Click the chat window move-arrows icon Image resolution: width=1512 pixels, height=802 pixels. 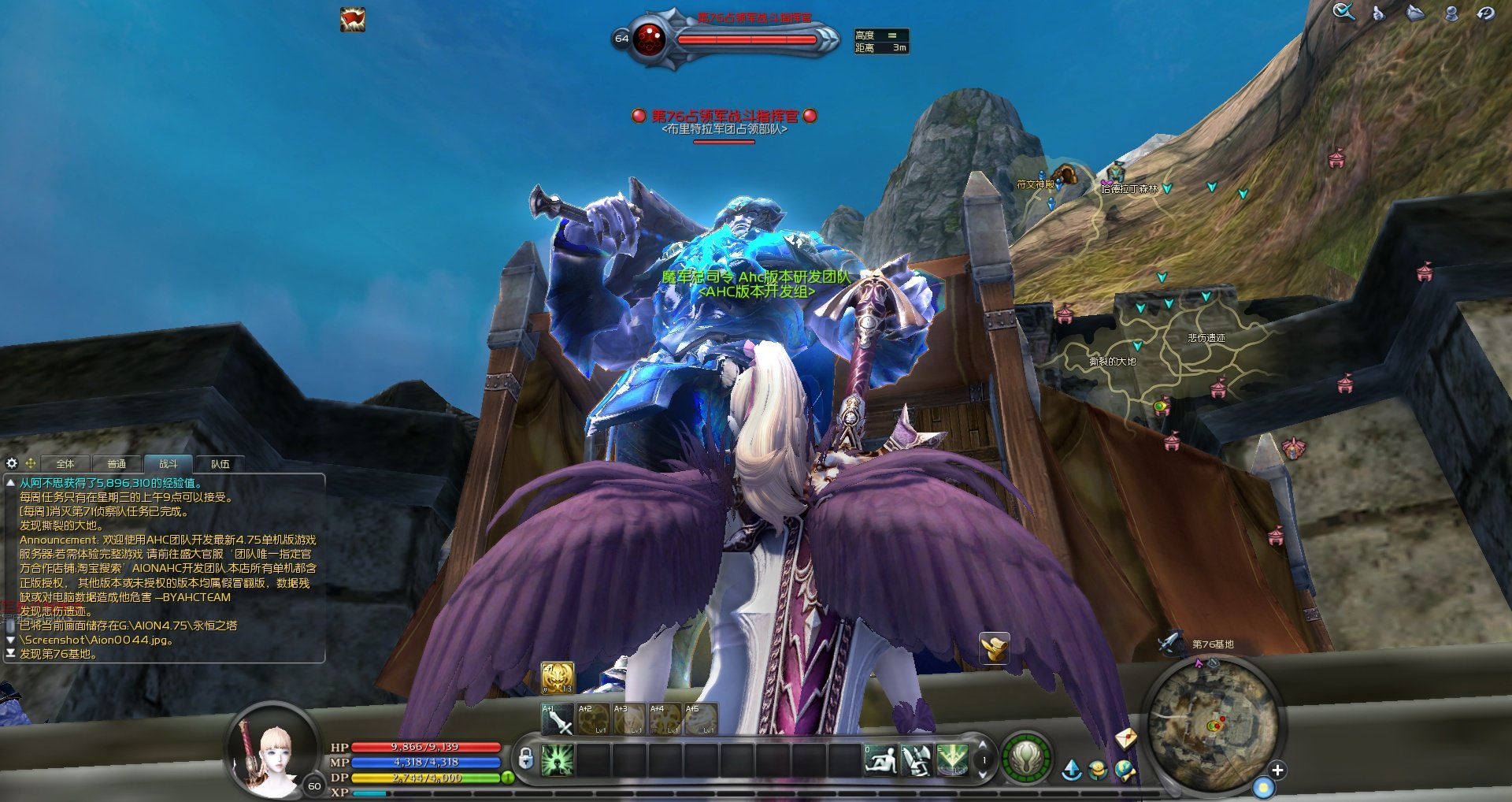point(31,463)
